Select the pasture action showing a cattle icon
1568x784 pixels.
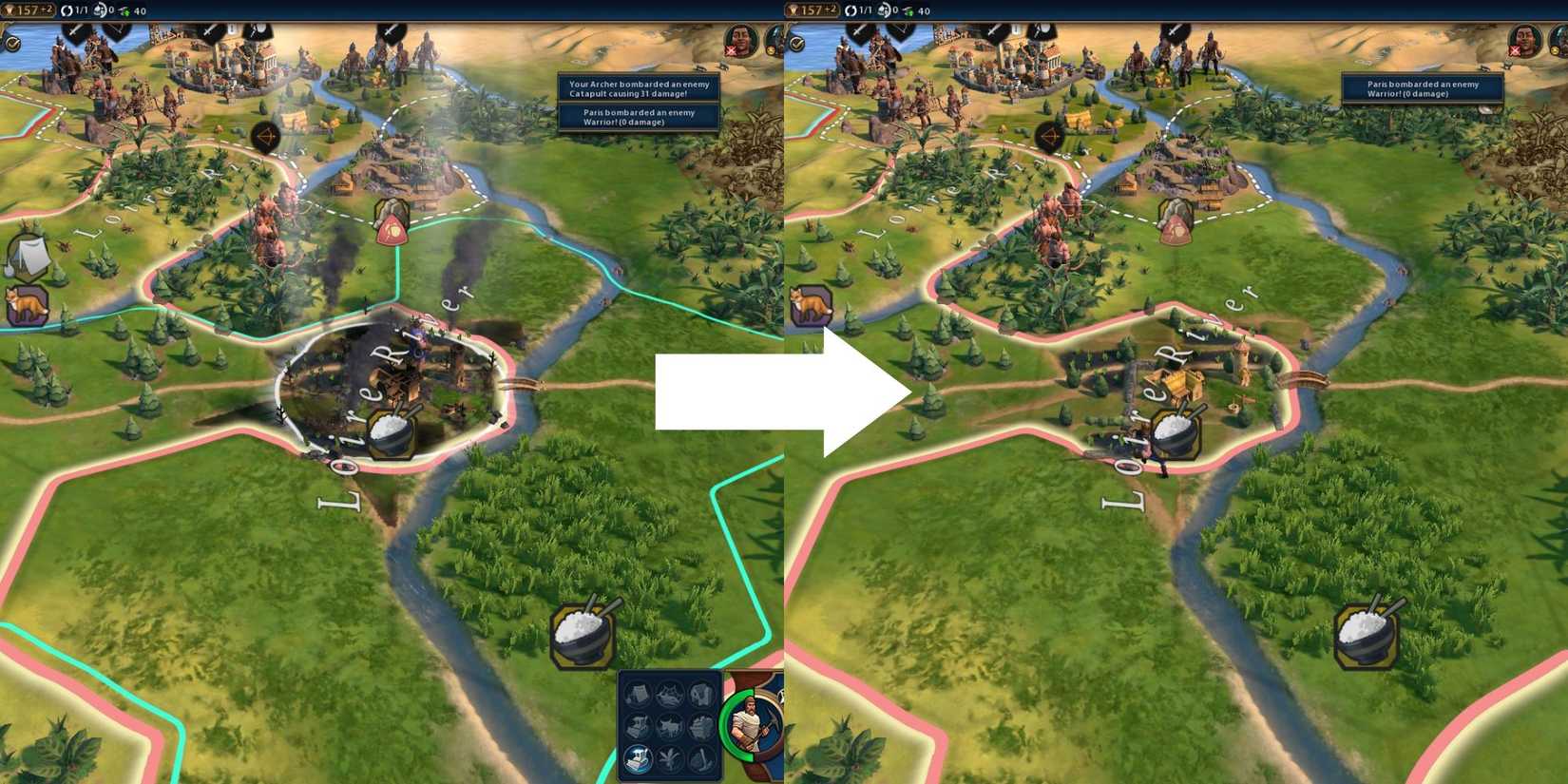point(671,727)
